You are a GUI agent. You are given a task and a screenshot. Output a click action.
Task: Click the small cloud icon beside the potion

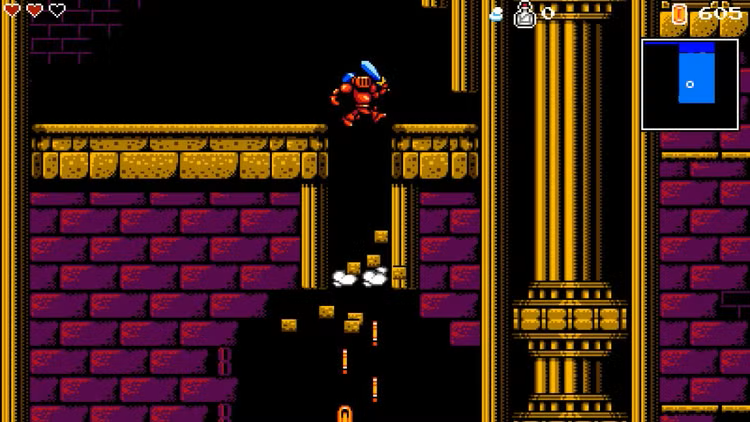click(498, 14)
